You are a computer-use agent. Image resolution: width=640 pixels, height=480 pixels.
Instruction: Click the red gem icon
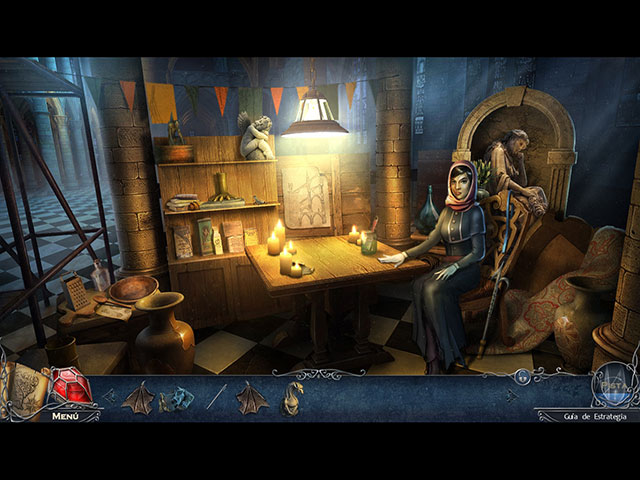(x=71, y=386)
